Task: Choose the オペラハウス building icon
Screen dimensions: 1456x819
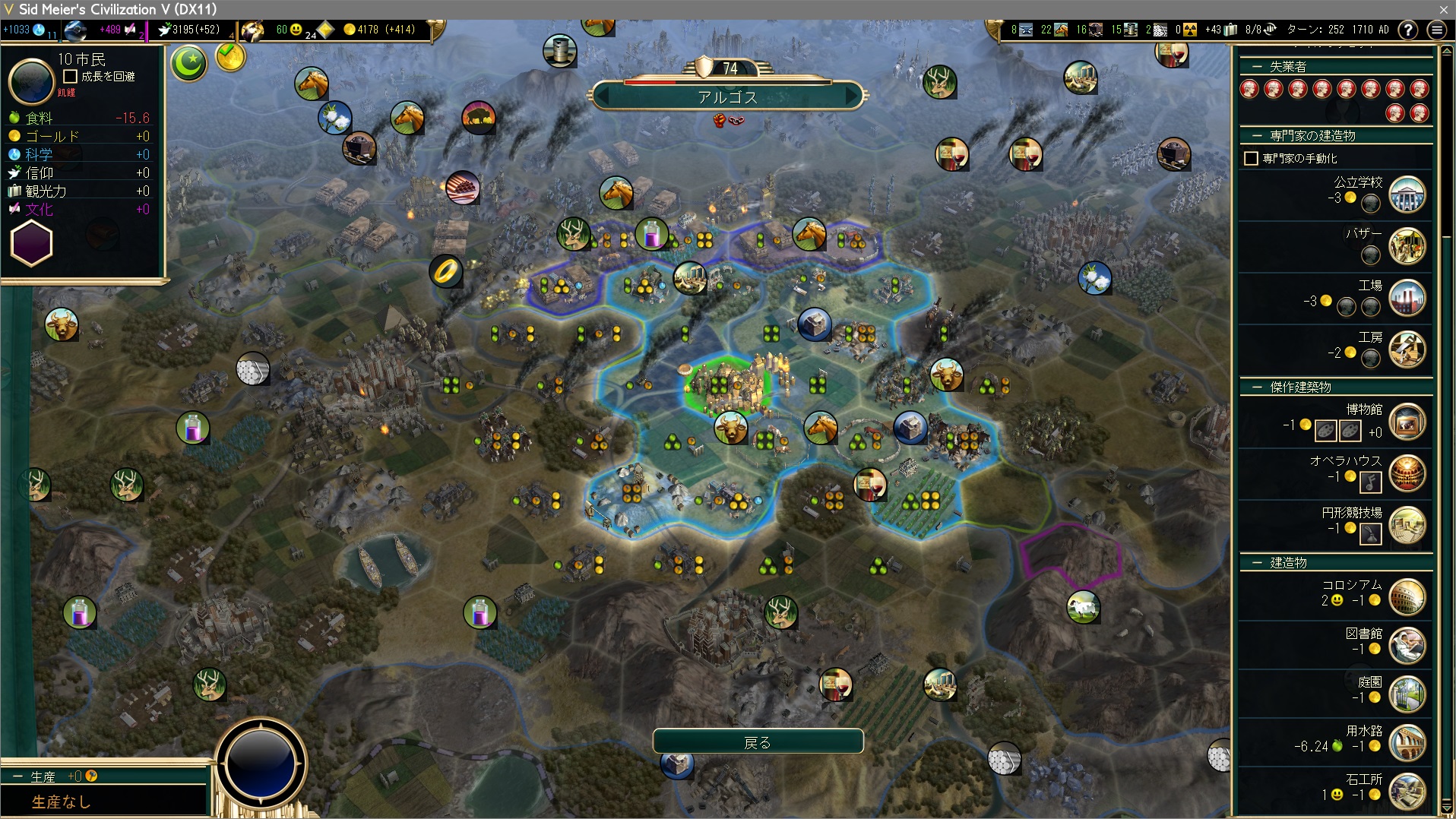Action: click(1407, 473)
